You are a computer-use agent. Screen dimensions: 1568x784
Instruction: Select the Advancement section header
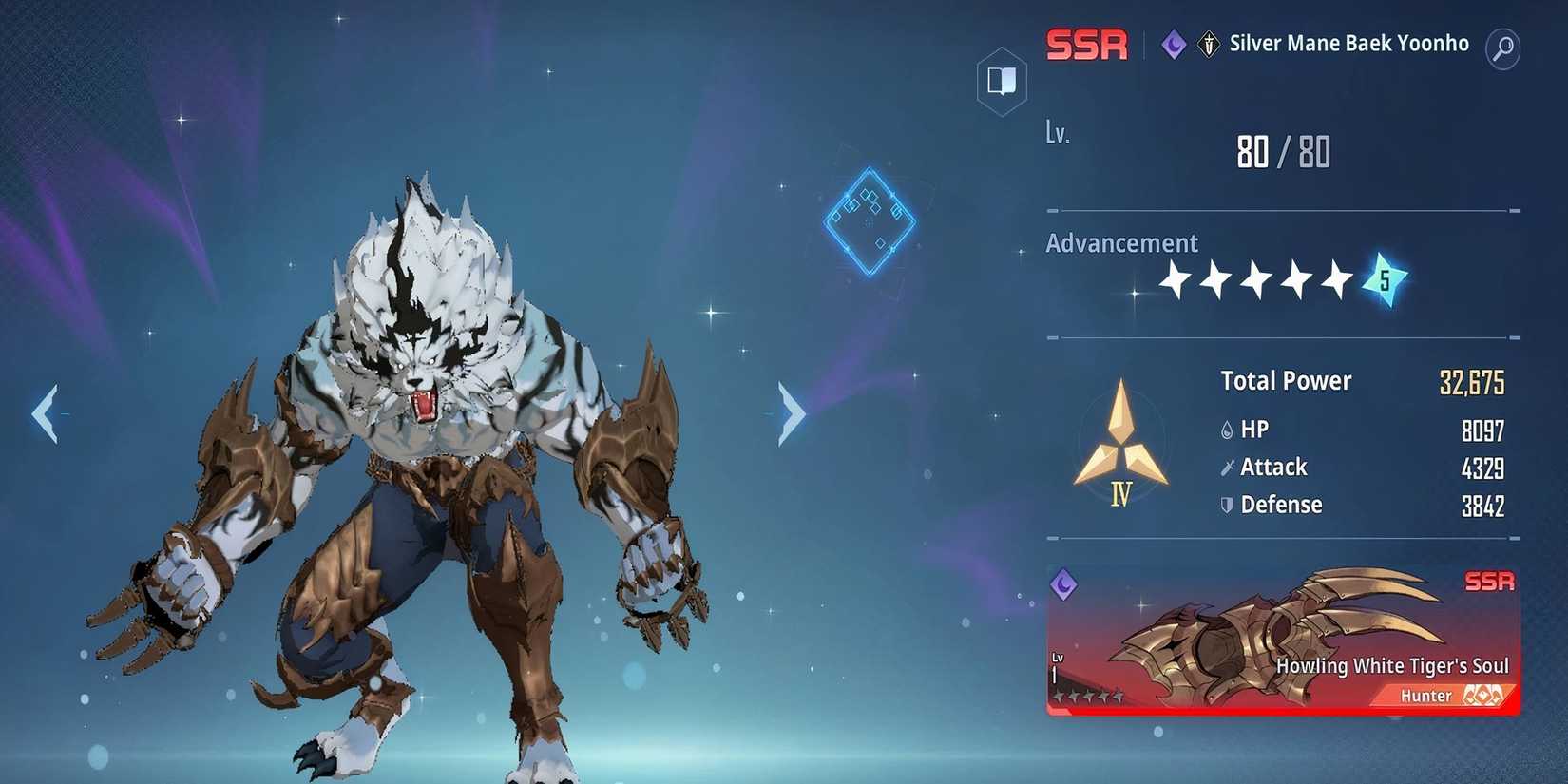click(1122, 243)
